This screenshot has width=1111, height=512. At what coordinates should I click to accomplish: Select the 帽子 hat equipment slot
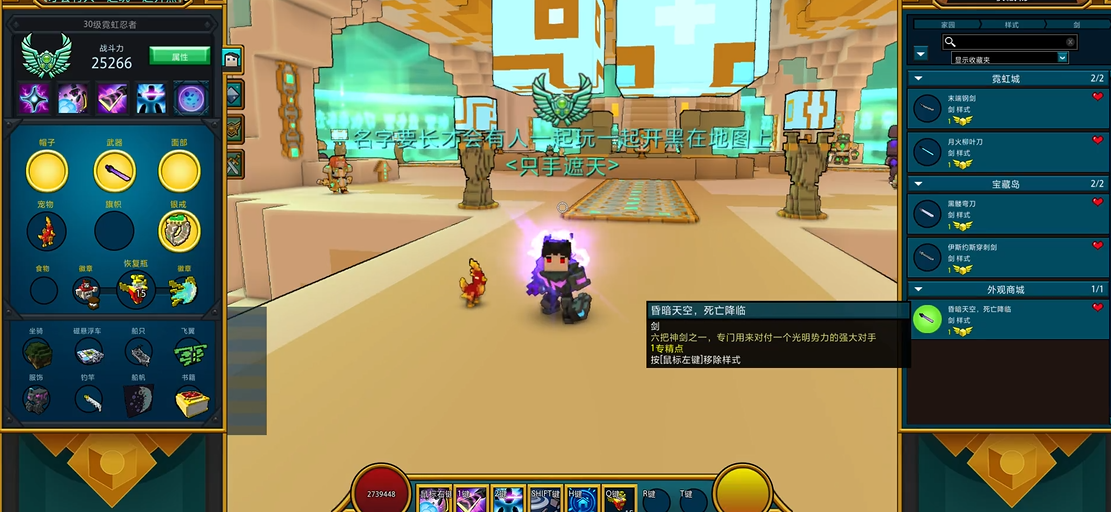[47, 172]
